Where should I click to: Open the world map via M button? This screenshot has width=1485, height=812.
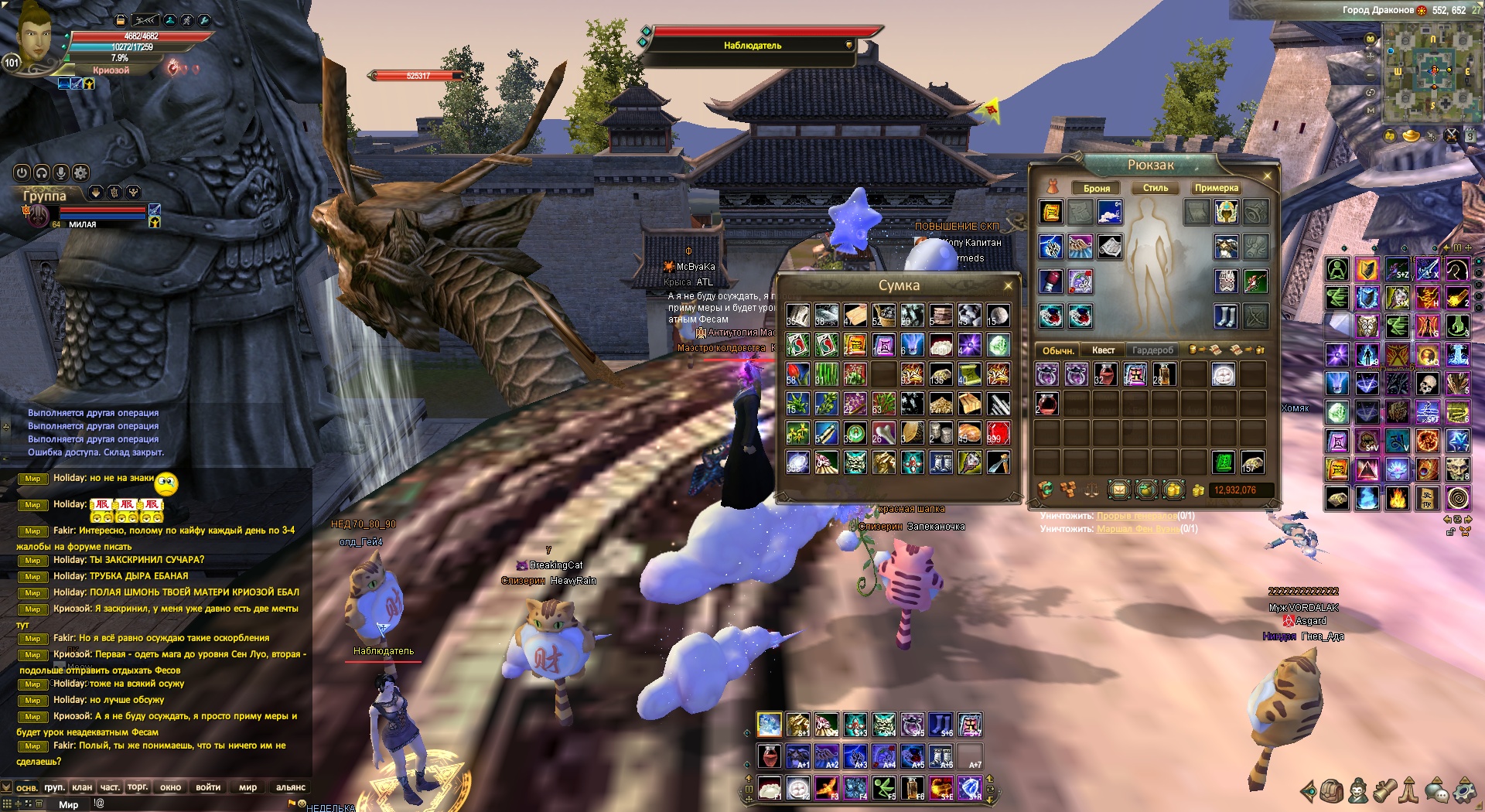click(1371, 110)
